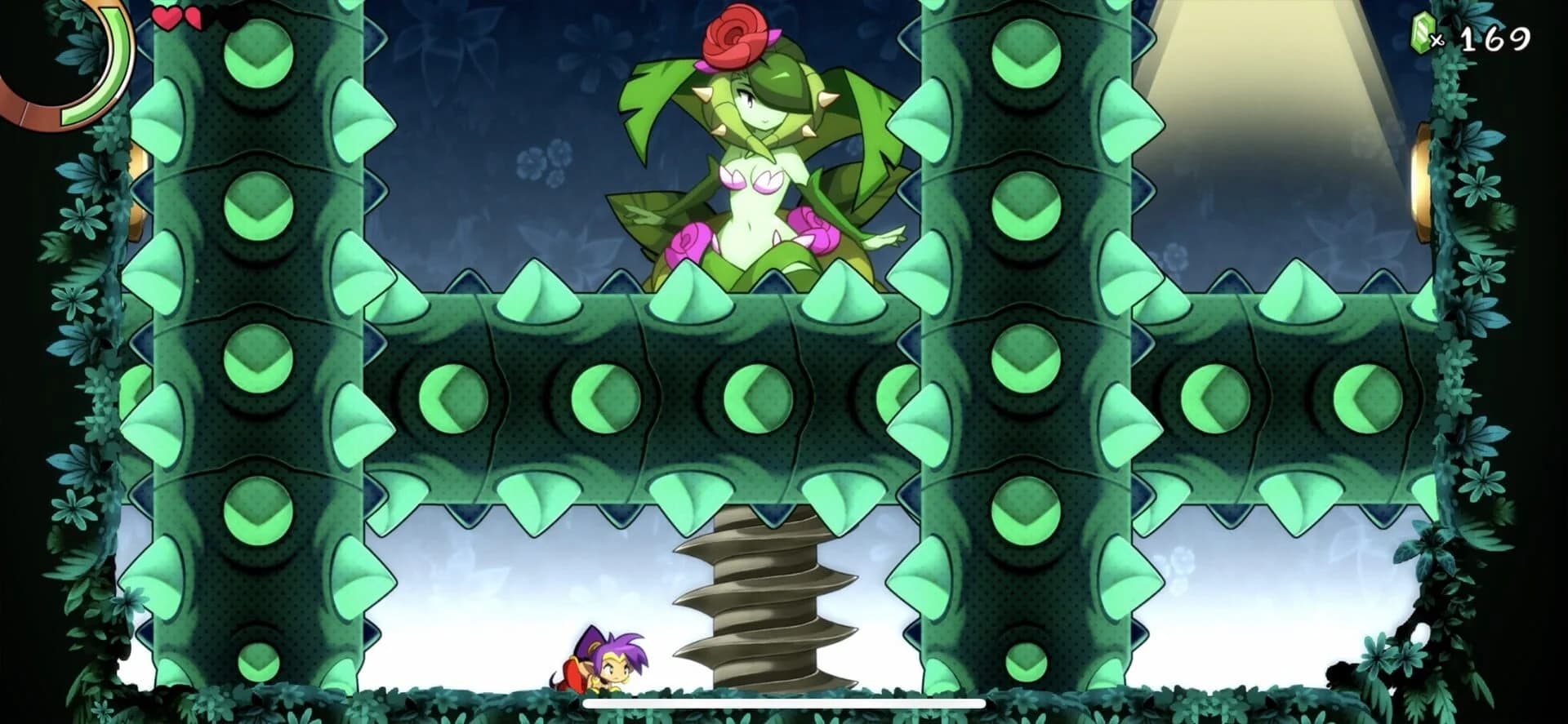Select the second red heart indicator

tap(194, 18)
